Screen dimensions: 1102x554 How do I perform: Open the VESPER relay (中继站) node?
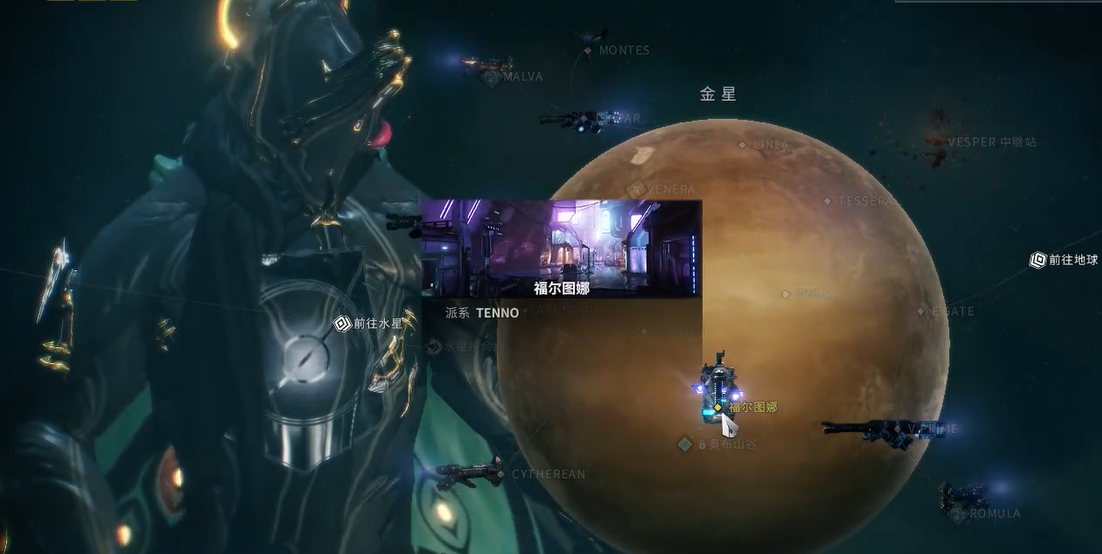(937, 142)
